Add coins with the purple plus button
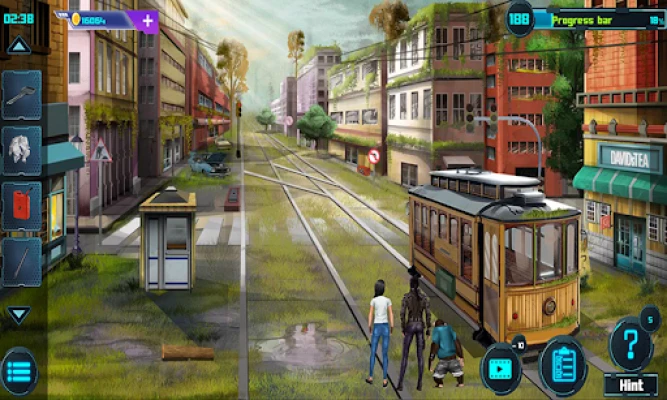This screenshot has height=400, width=667. coord(147,20)
